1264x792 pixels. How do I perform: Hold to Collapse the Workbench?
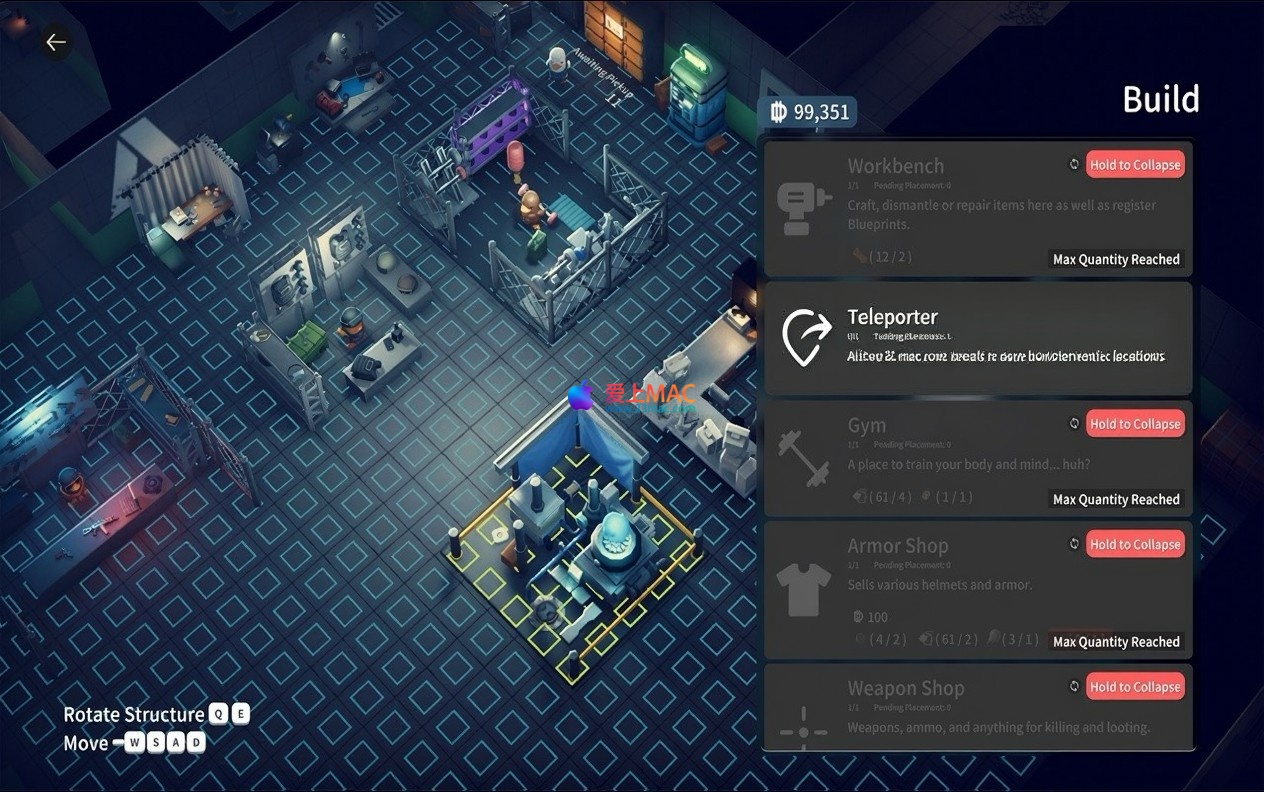tap(1135, 165)
